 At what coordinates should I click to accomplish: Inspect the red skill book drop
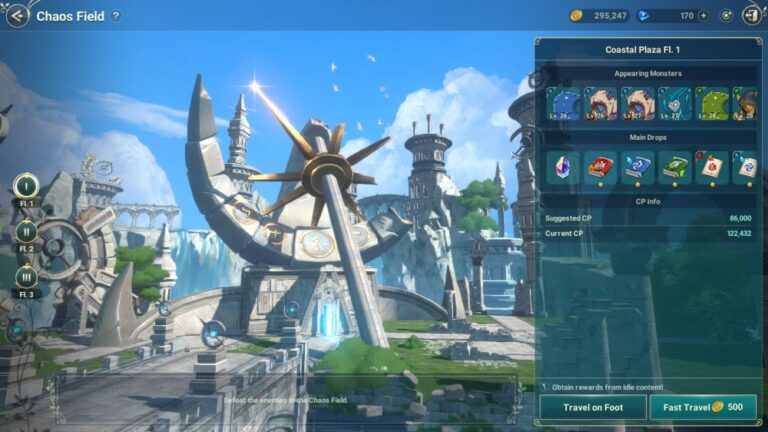tap(599, 167)
